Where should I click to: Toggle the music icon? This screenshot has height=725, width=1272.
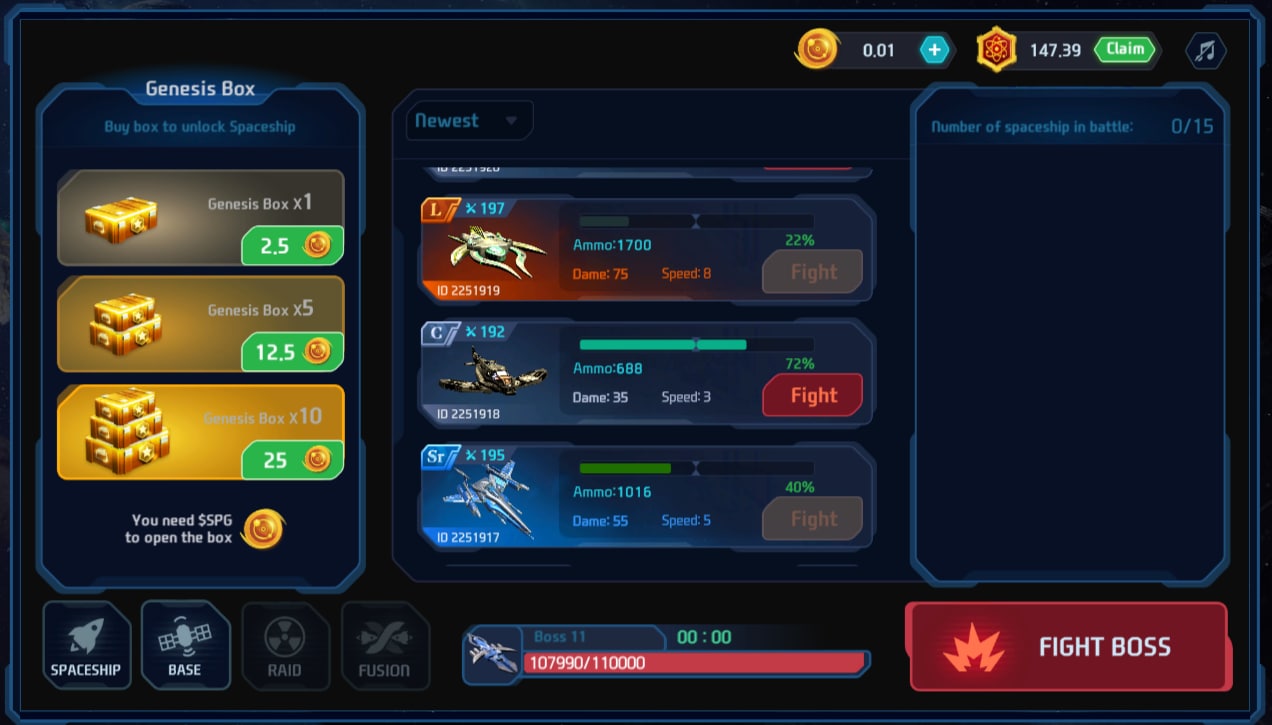click(x=1205, y=51)
